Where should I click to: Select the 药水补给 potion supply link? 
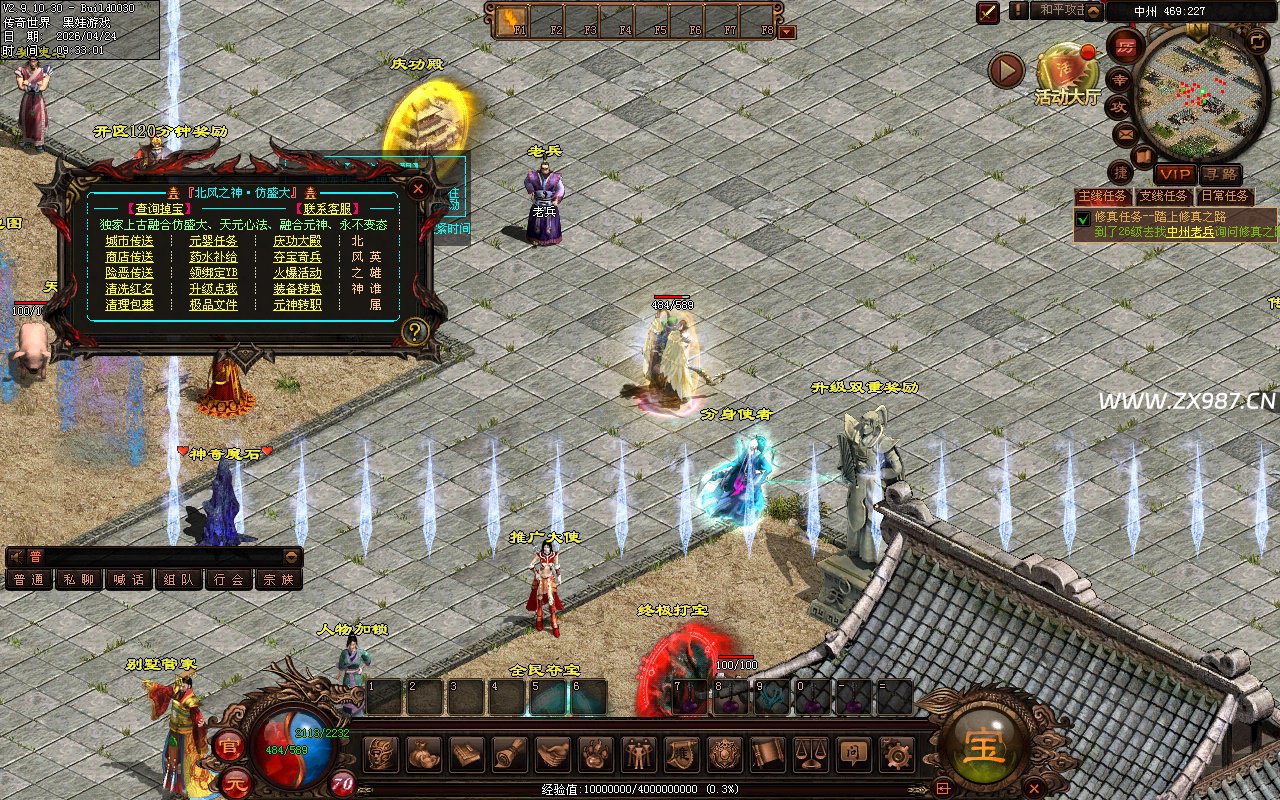click(x=213, y=257)
